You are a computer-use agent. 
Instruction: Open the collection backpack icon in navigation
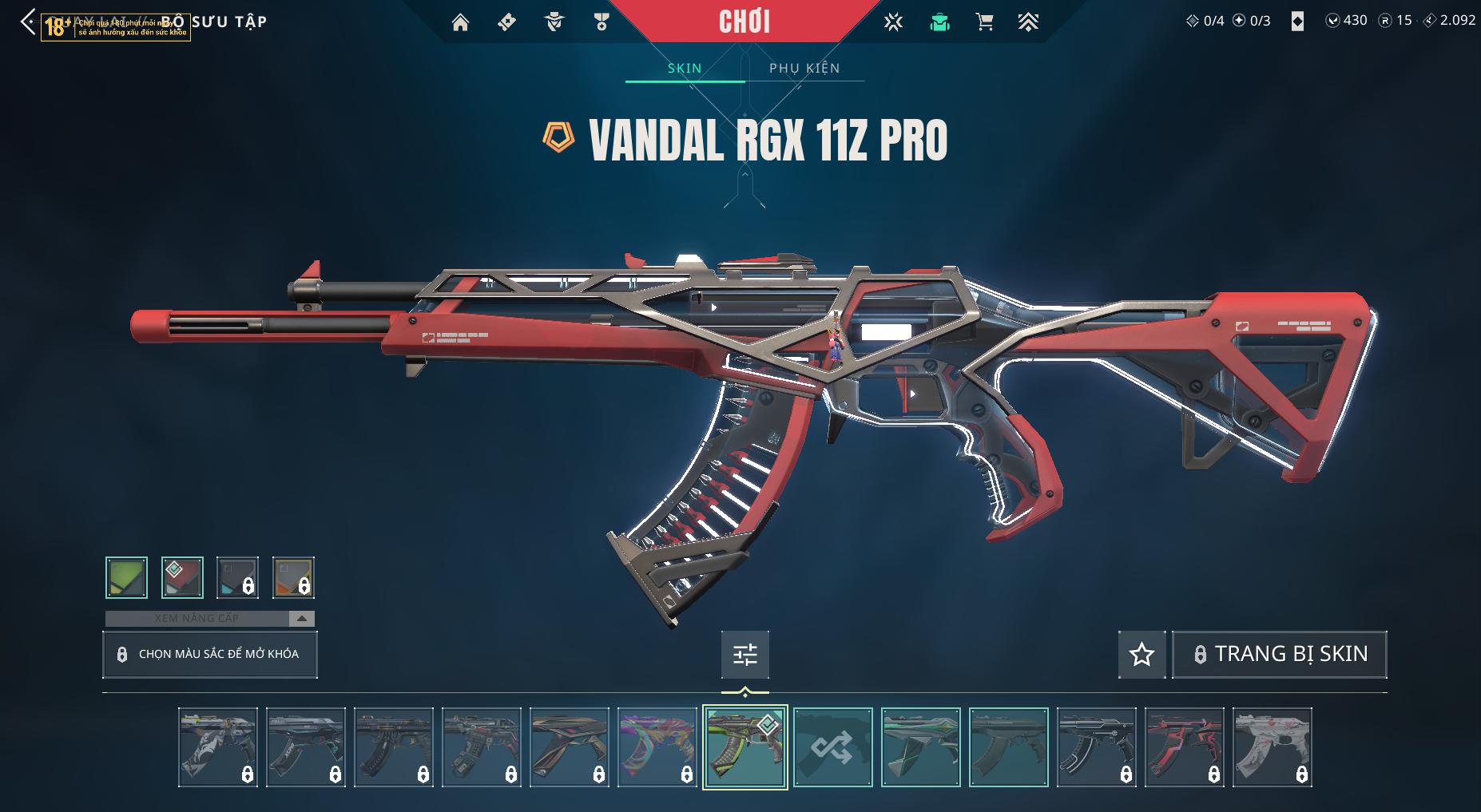click(x=939, y=22)
